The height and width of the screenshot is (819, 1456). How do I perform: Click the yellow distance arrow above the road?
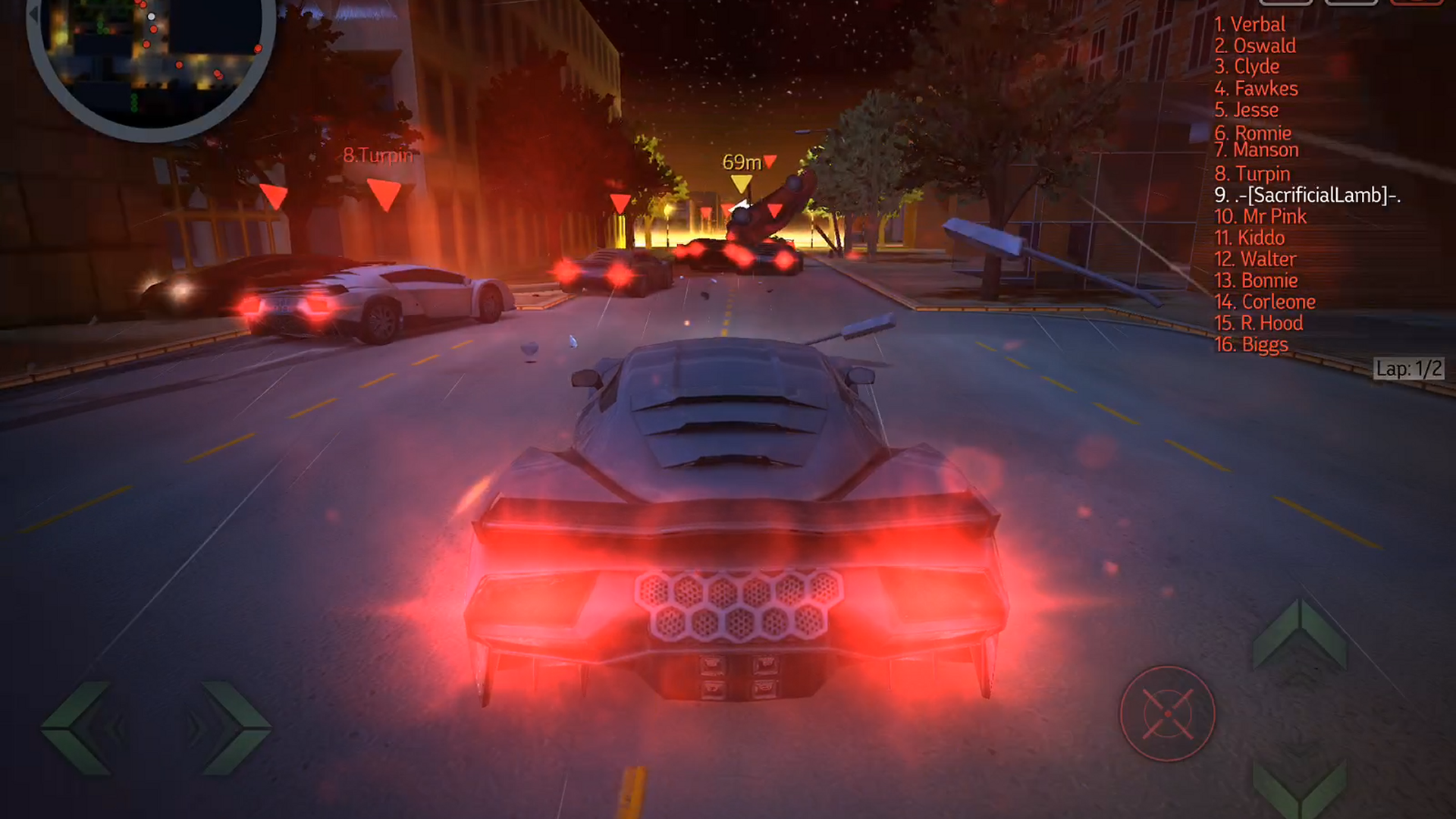(739, 182)
